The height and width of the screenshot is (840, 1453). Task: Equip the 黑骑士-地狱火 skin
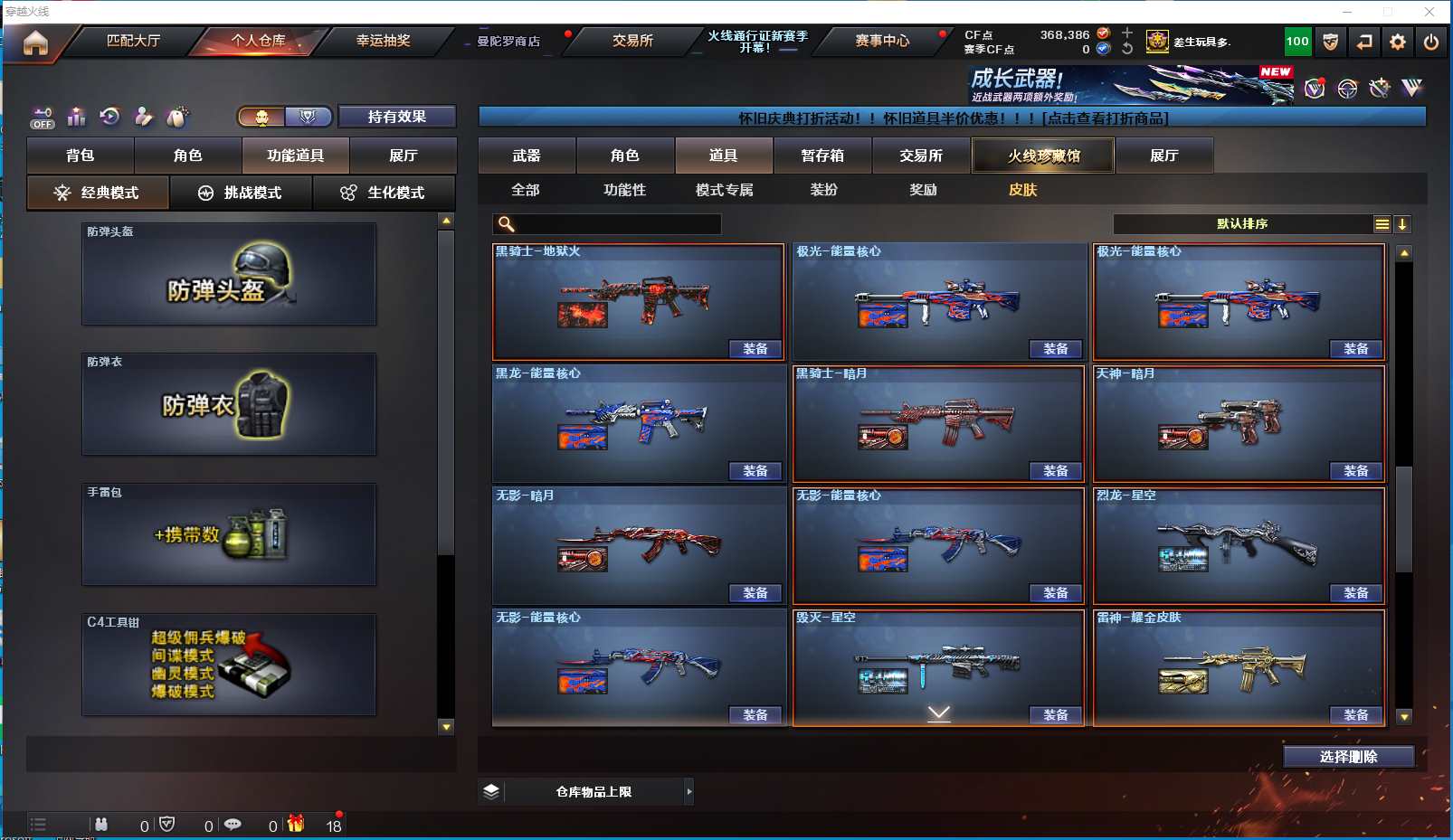click(755, 349)
